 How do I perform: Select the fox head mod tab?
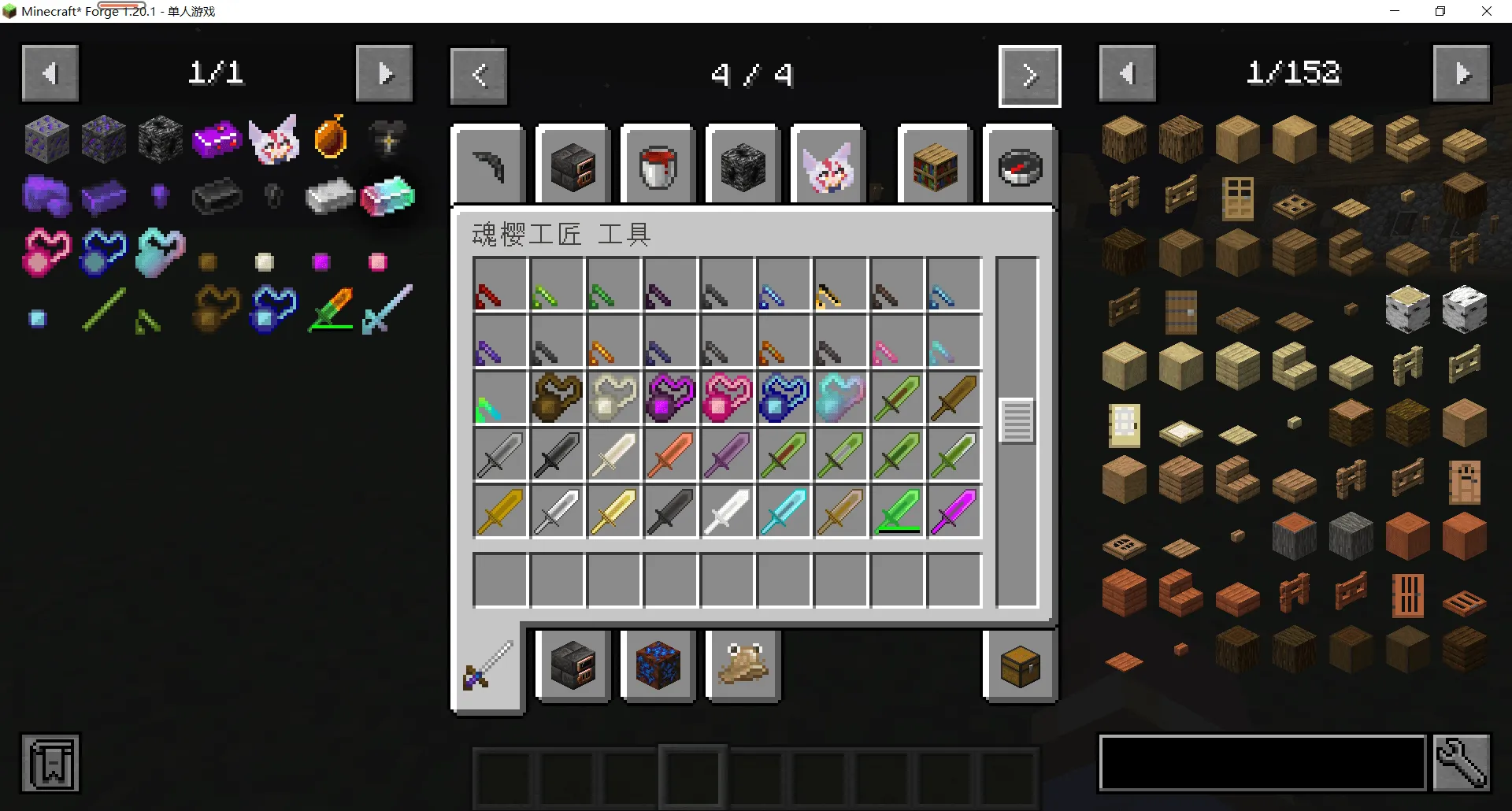click(x=828, y=165)
